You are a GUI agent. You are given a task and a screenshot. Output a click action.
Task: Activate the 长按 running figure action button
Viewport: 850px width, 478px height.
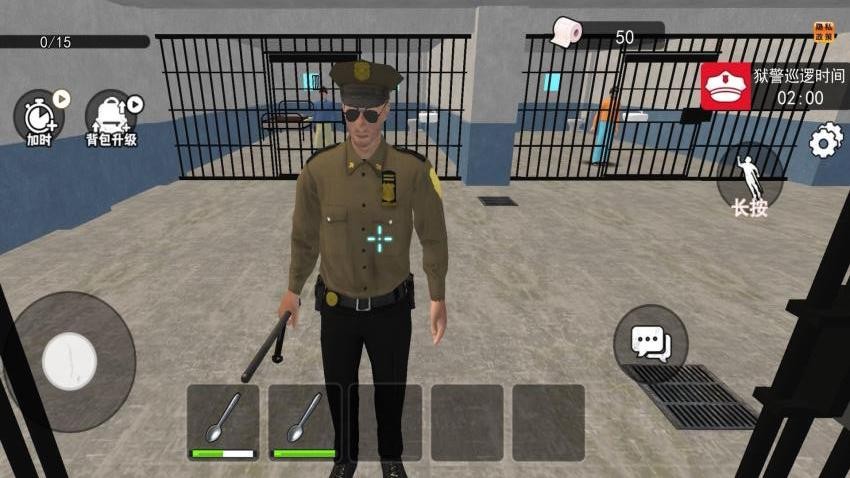tap(750, 181)
